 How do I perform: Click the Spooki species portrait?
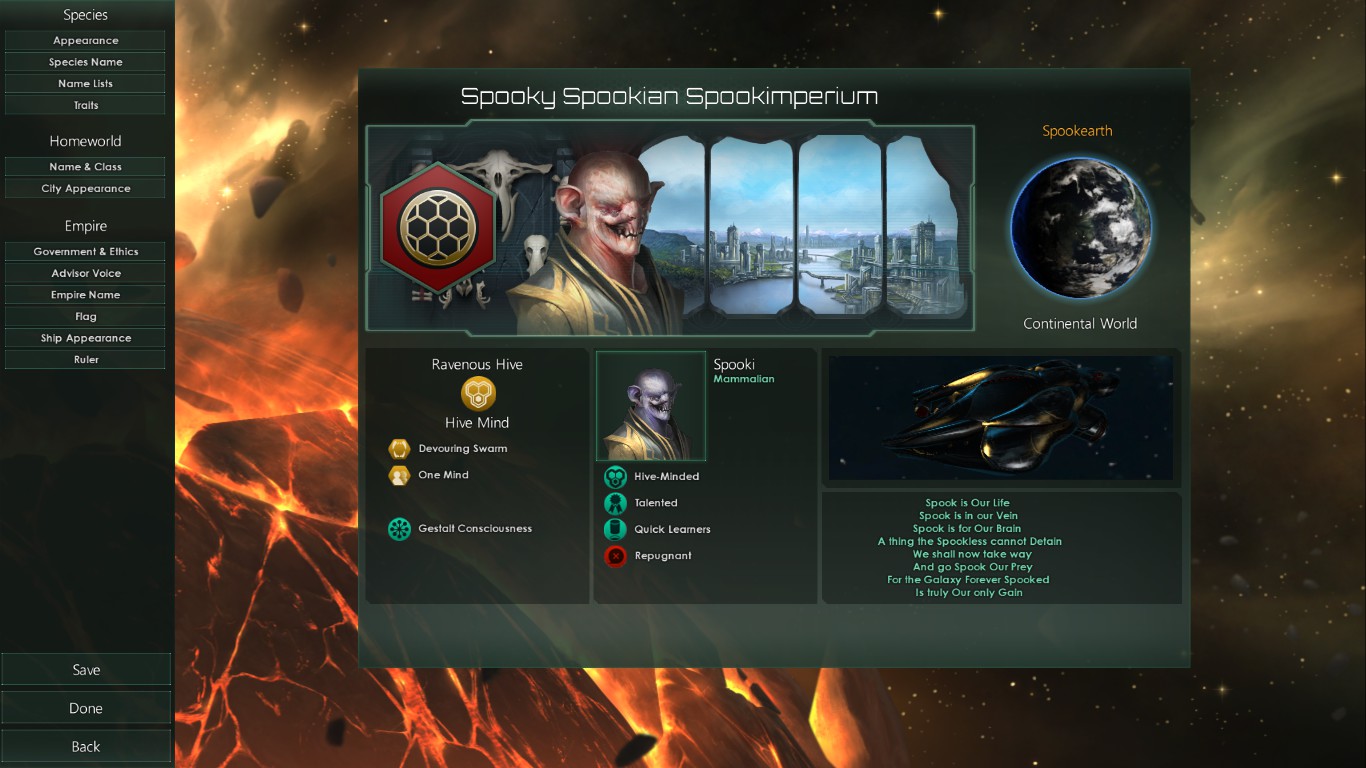(650, 405)
